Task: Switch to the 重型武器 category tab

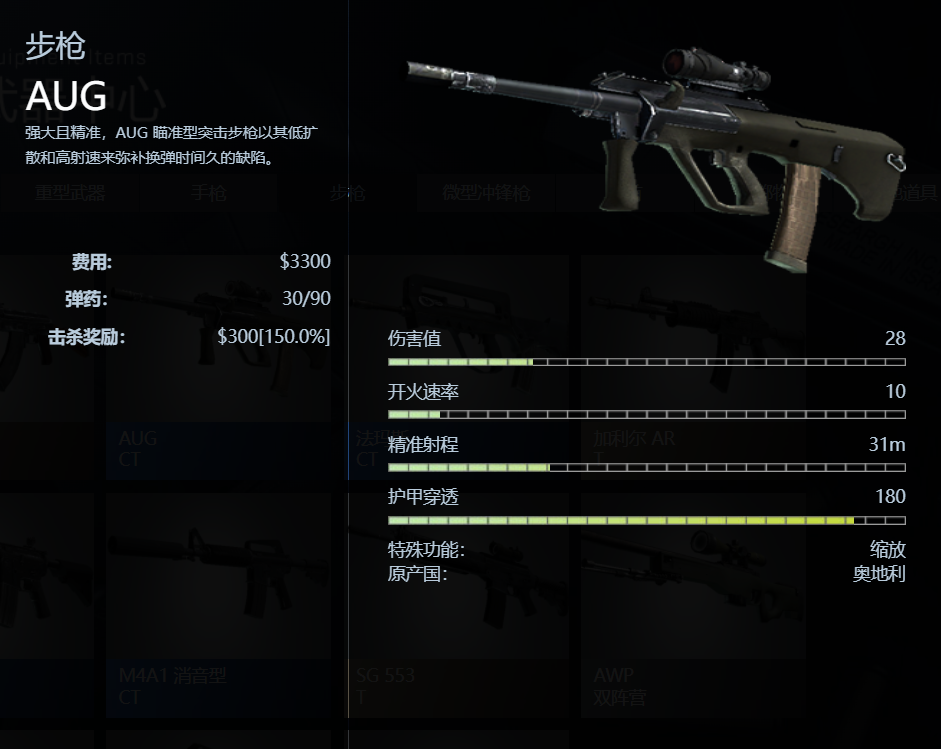Action: [69, 193]
